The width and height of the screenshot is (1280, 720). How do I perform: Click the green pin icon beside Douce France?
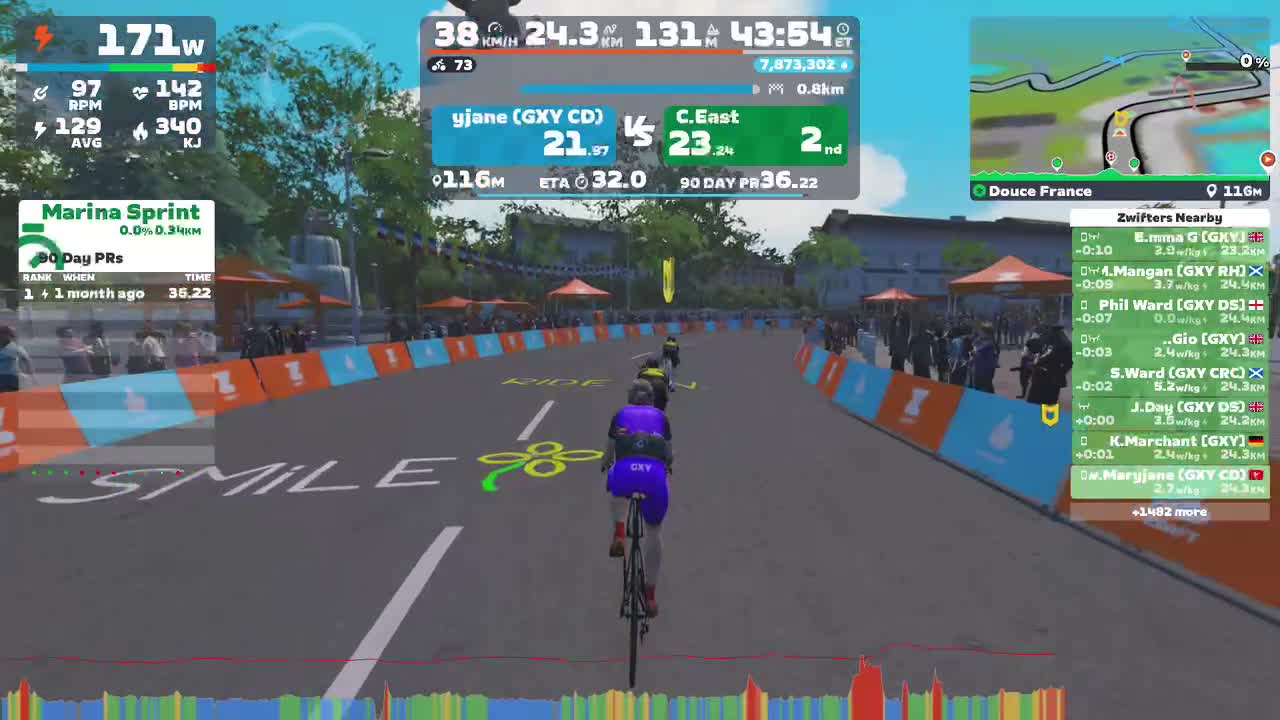(x=980, y=191)
